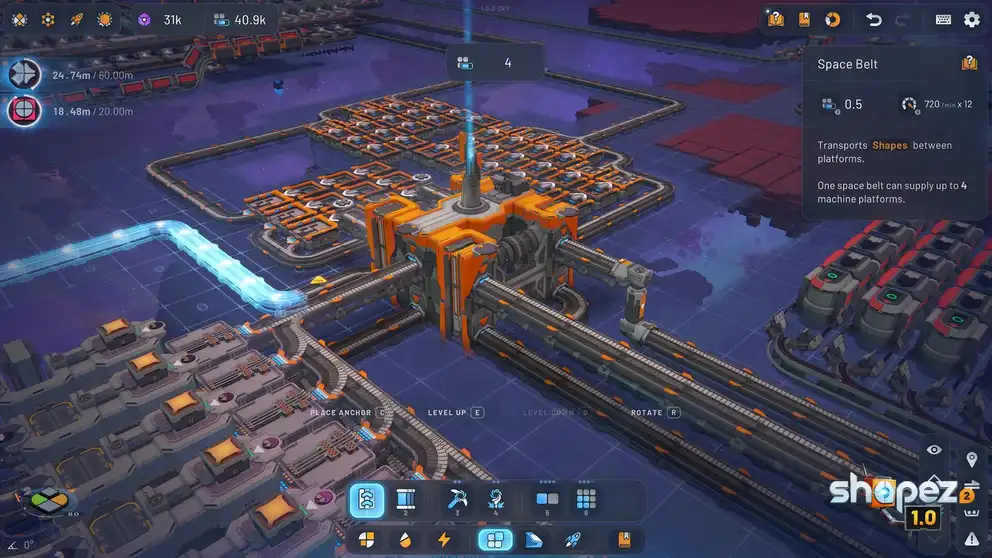Screen dimensions: 992x558
Task: Select the two-square platform tool in slot 5
Action: (547, 500)
